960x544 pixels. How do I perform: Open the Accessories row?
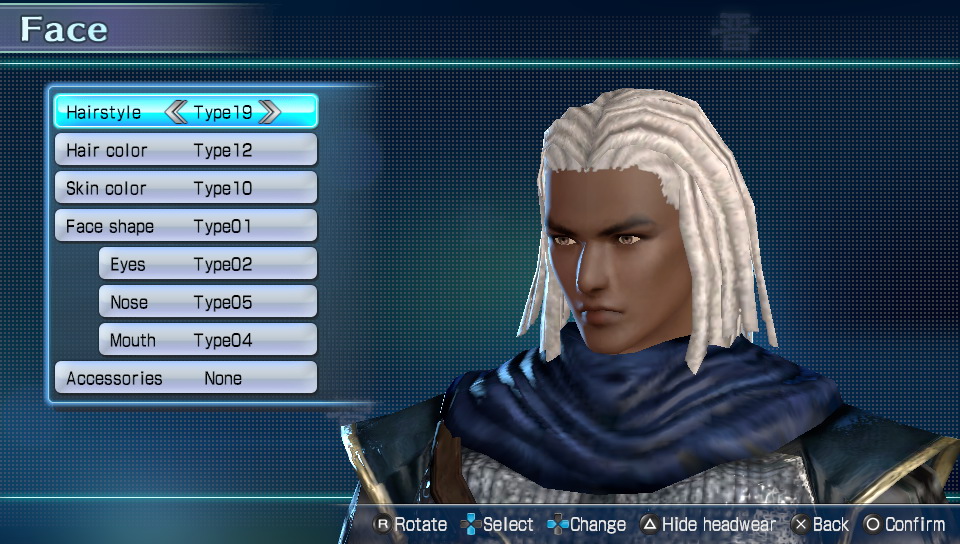pyautogui.click(x=185, y=378)
